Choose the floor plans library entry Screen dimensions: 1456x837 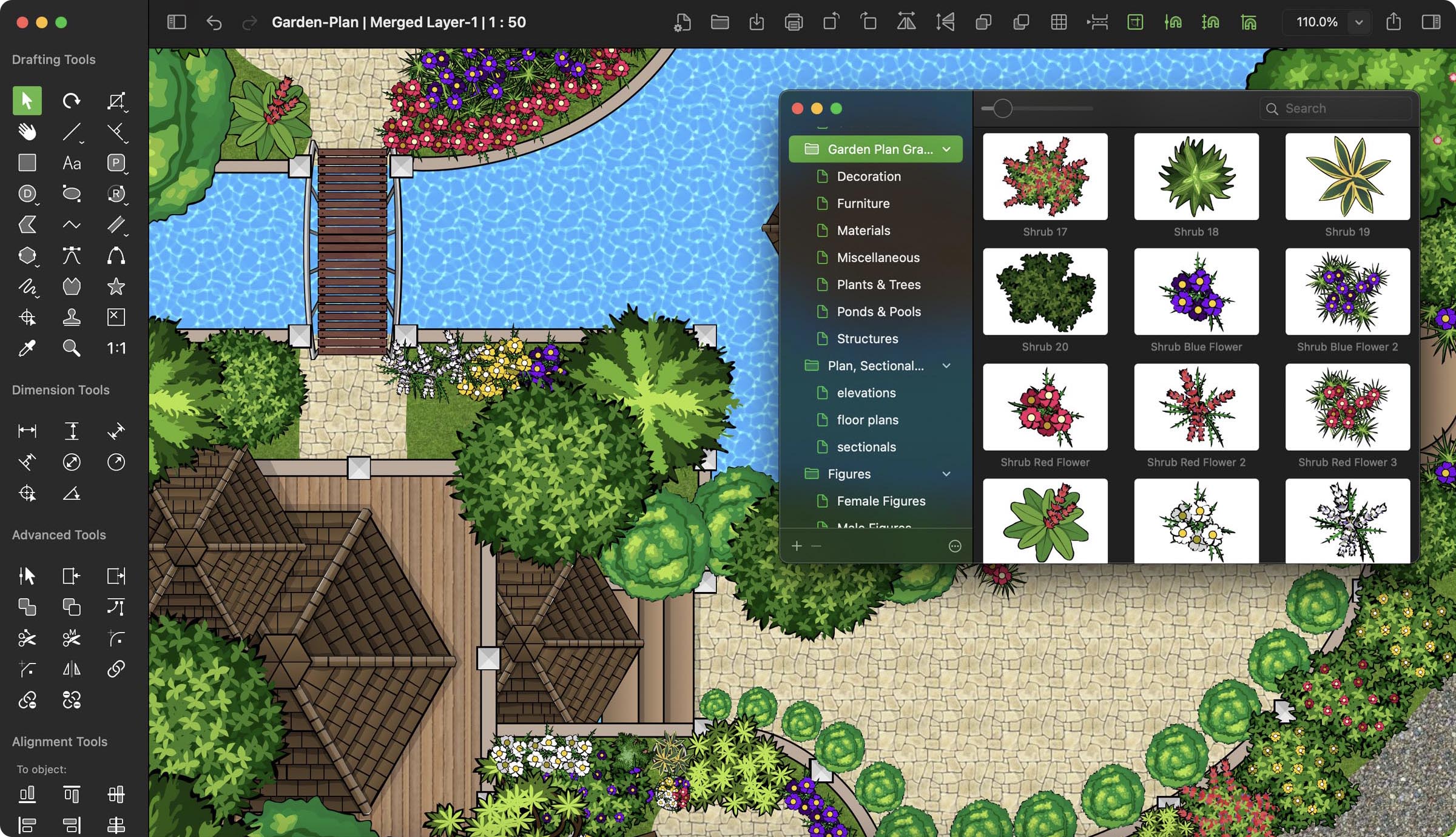[x=867, y=420]
